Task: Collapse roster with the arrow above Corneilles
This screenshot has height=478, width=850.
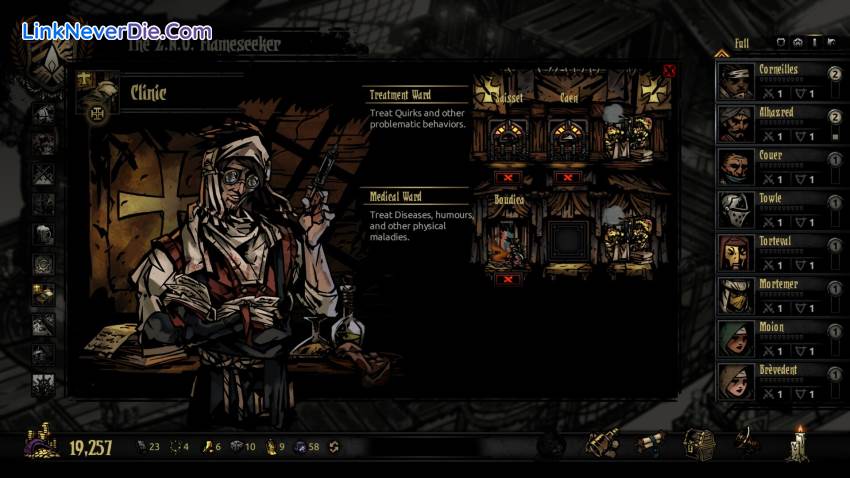Action: 721,53
